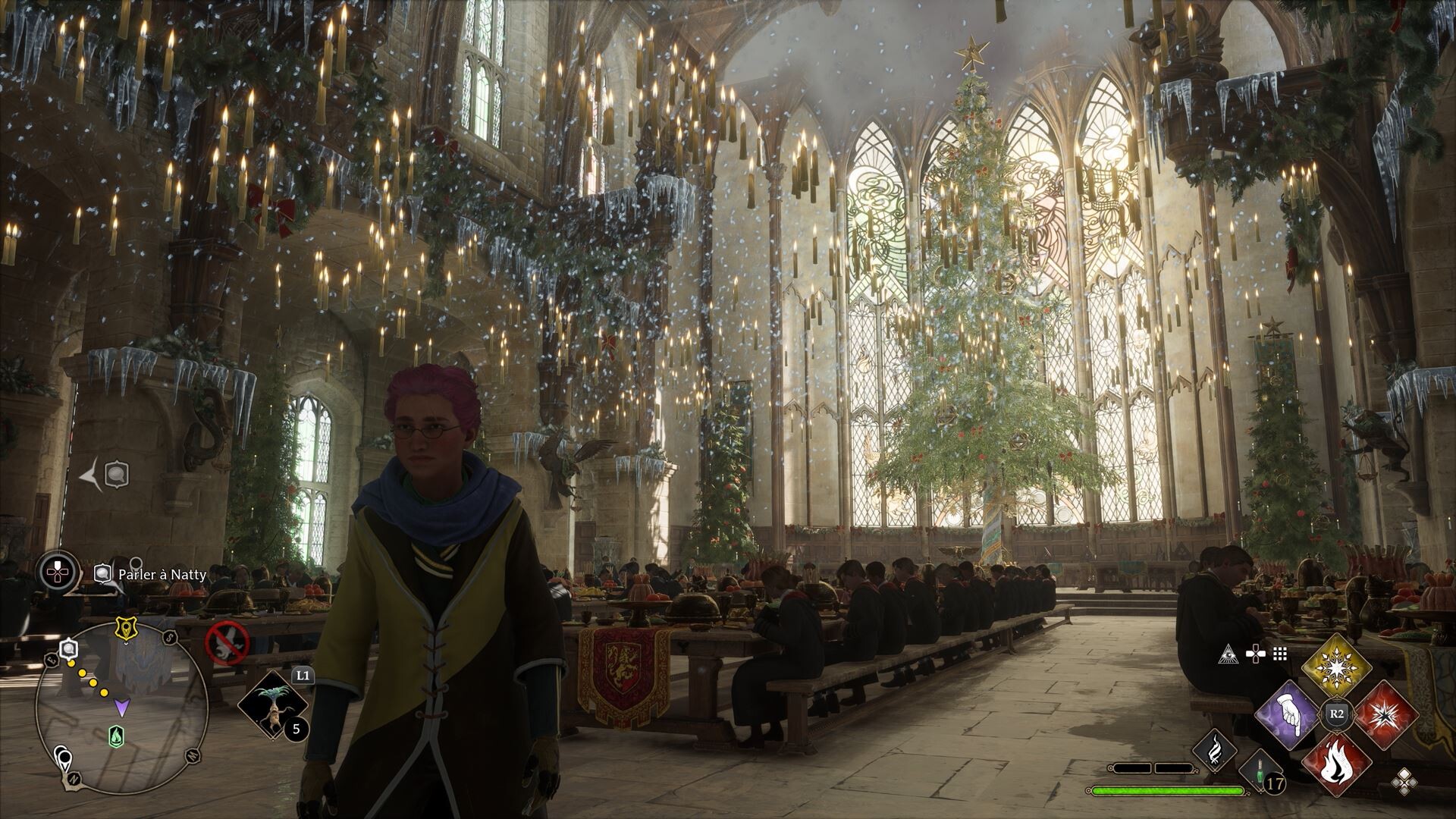The image size is (1456, 819).
Task: Click the speech bubble beside Parler à Natty
Action: tap(102, 573)
